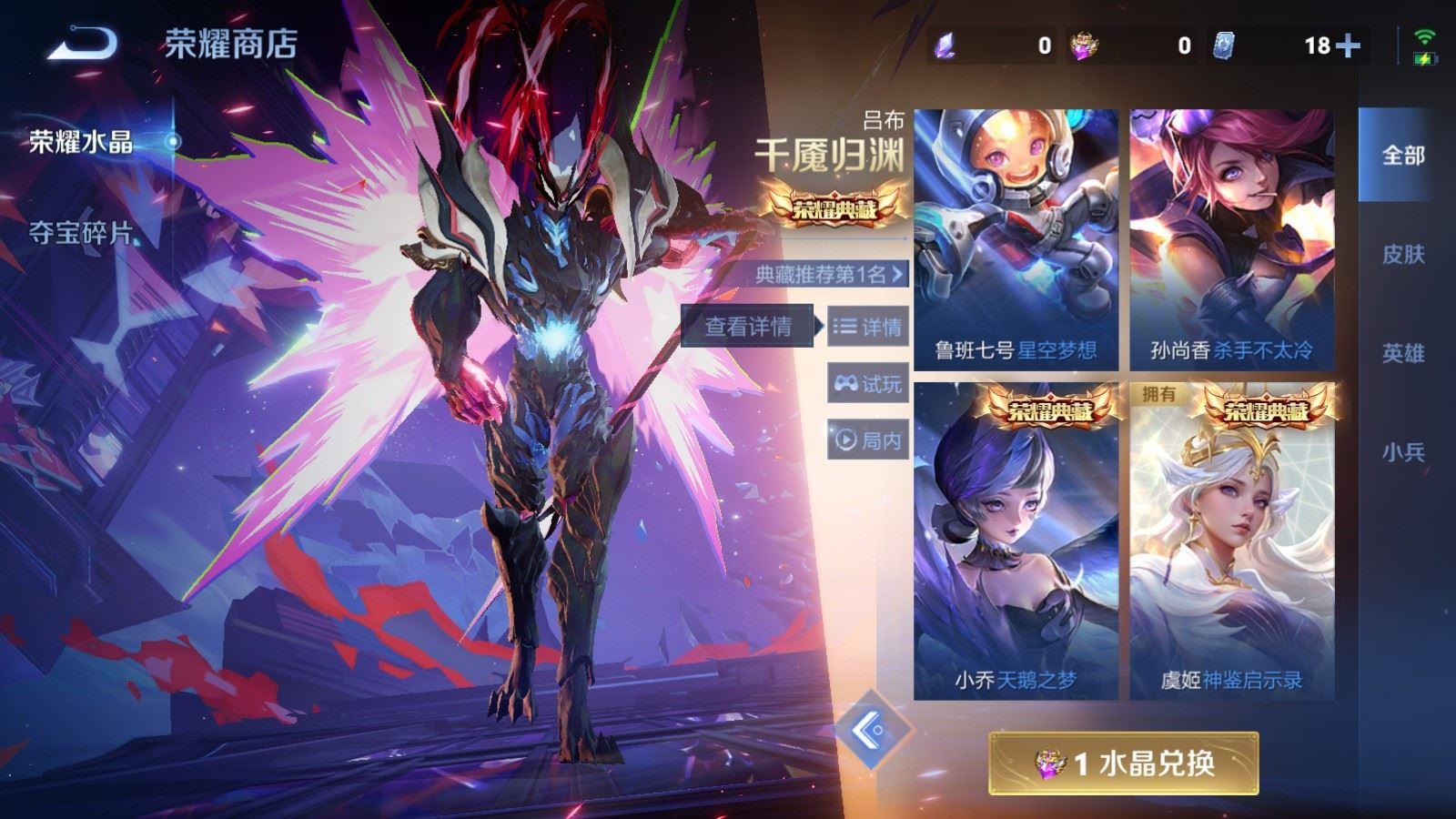The height and width of the screenshot is (819, 1456).
Task: Add more tickets with the plus button
Action: tap(1348, 45)
